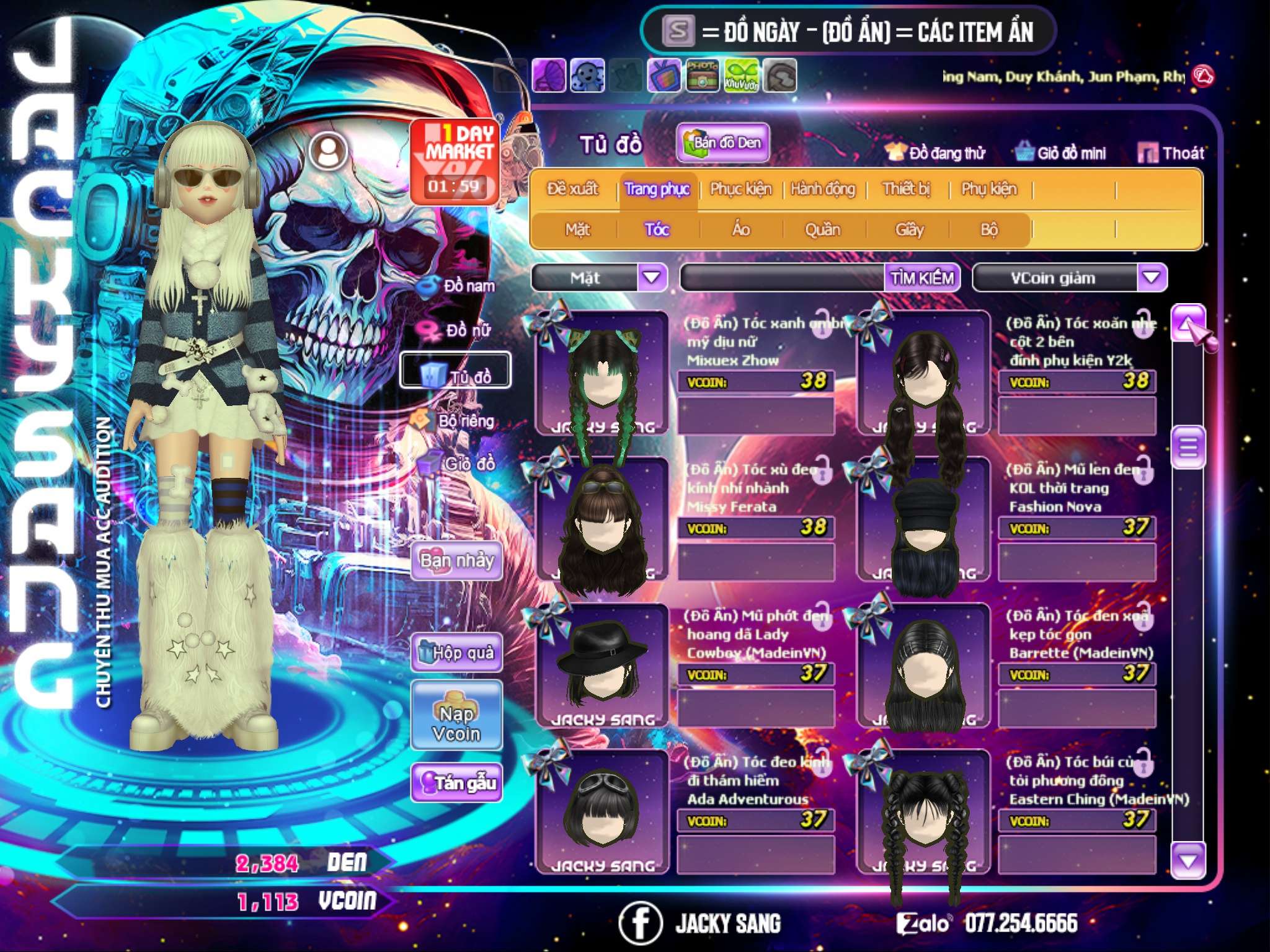Switch to the Hành động tab
Viewport: 1270px width, 952px height.
tap(823, 189)
